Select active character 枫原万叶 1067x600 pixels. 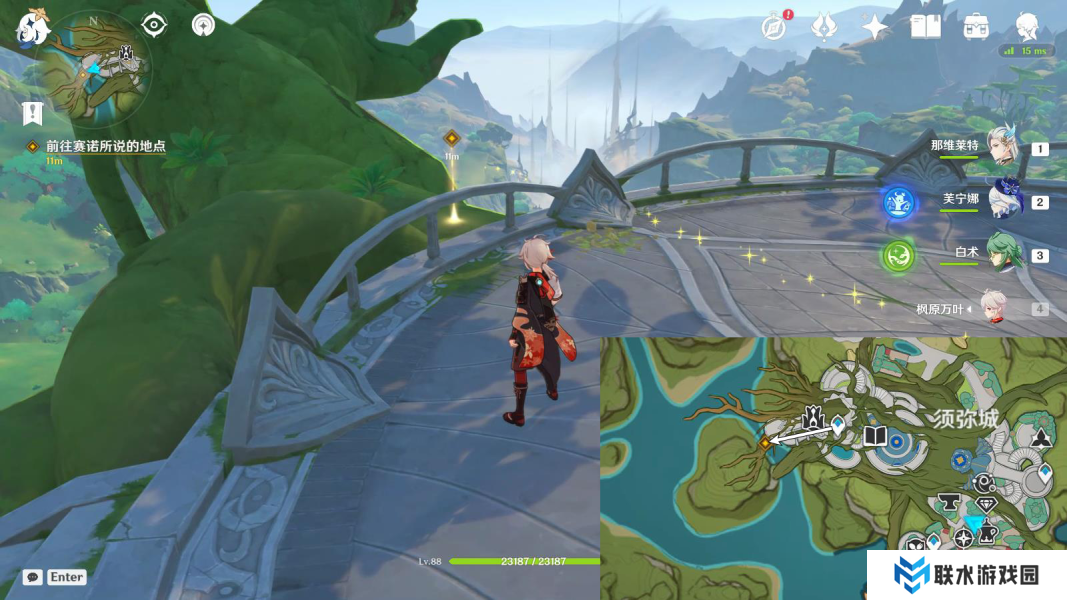pyautogui.click(x=992, y=309)
